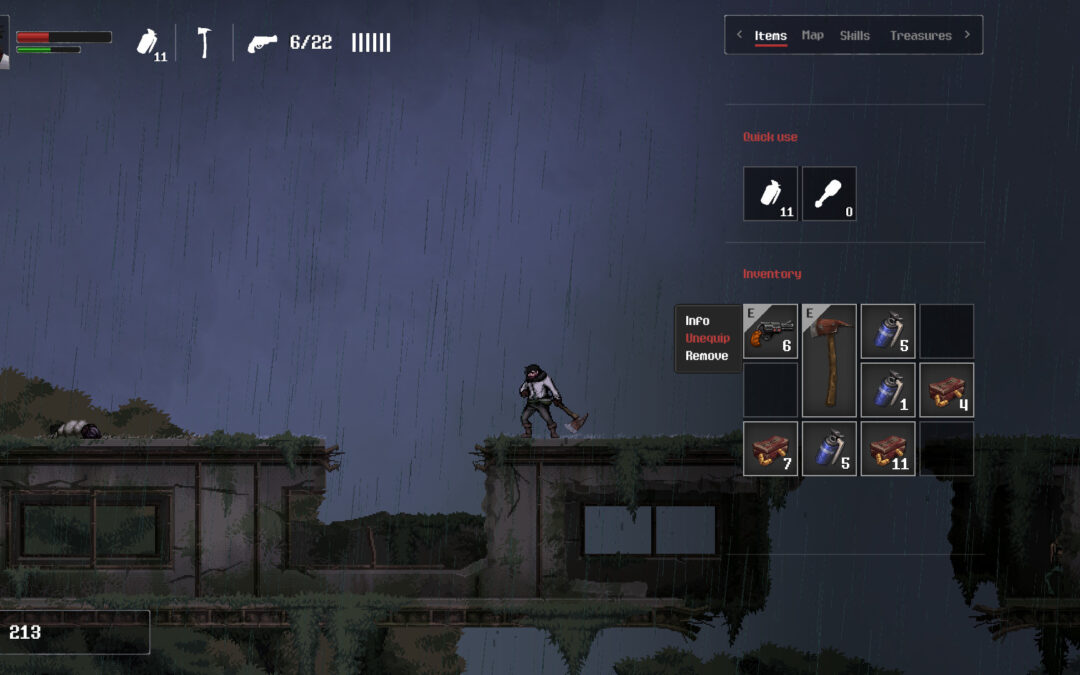Select the Items tab

[x=770, y=35]
